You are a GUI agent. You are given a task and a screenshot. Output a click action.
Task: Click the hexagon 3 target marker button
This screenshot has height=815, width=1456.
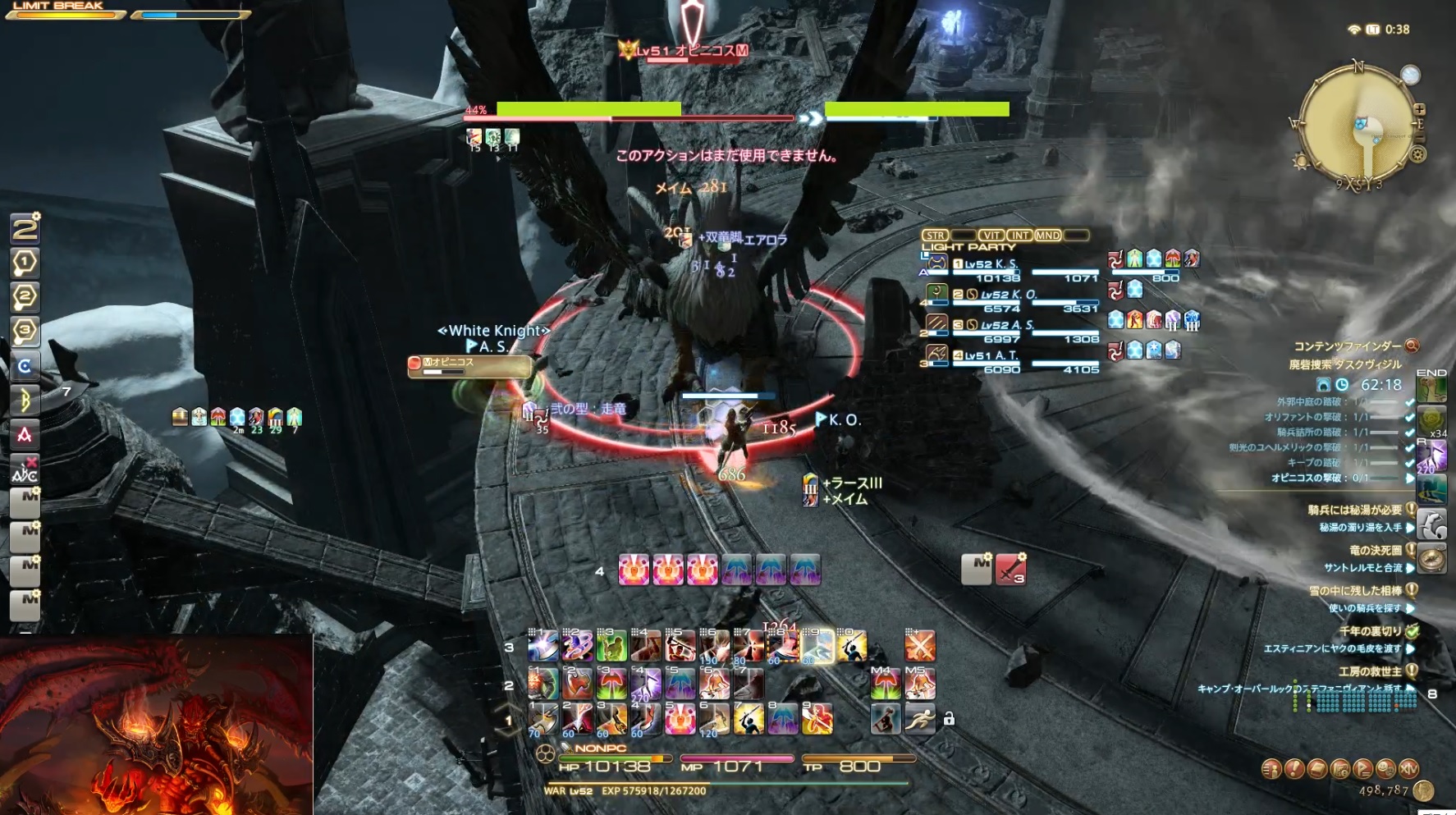pos(25,331)
